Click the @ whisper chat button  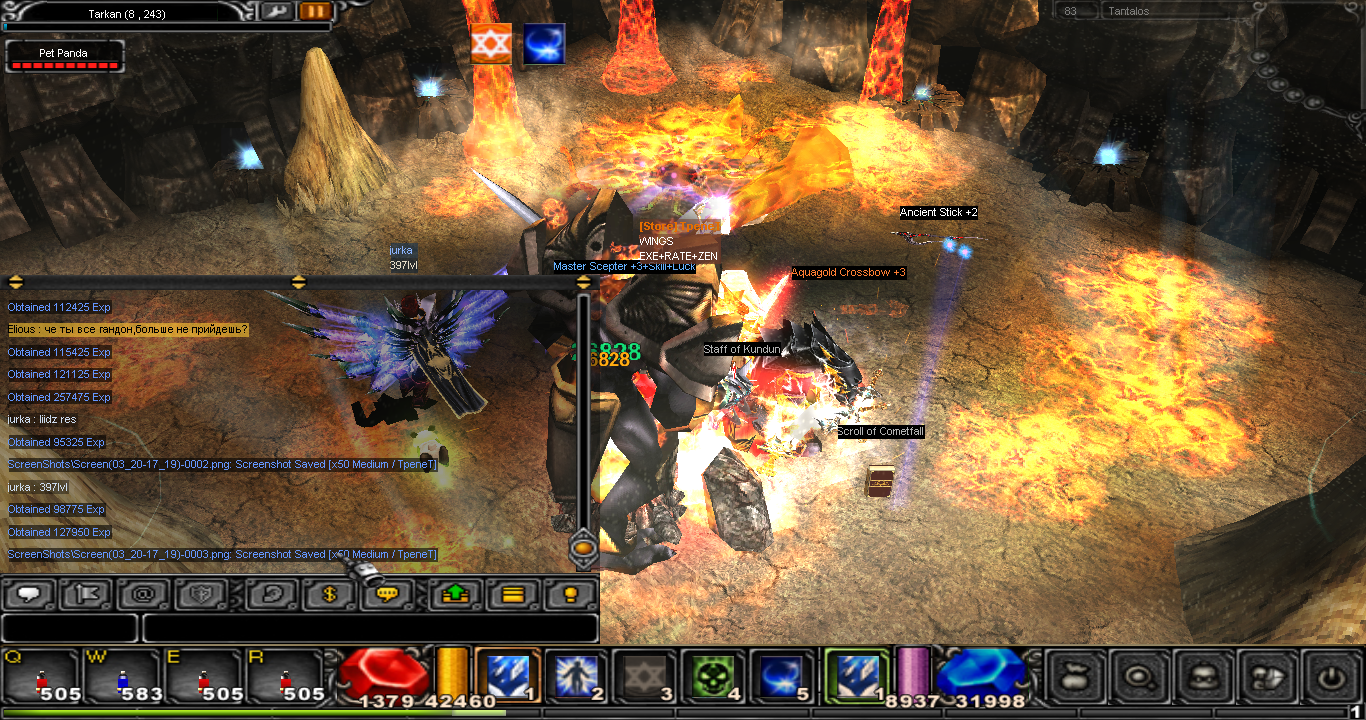(x=143, y=594)
